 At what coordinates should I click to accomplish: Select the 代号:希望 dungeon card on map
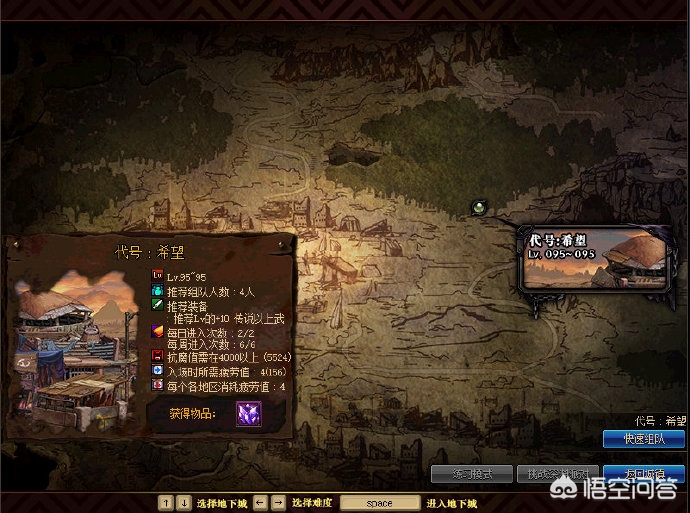tap(594, 259)
